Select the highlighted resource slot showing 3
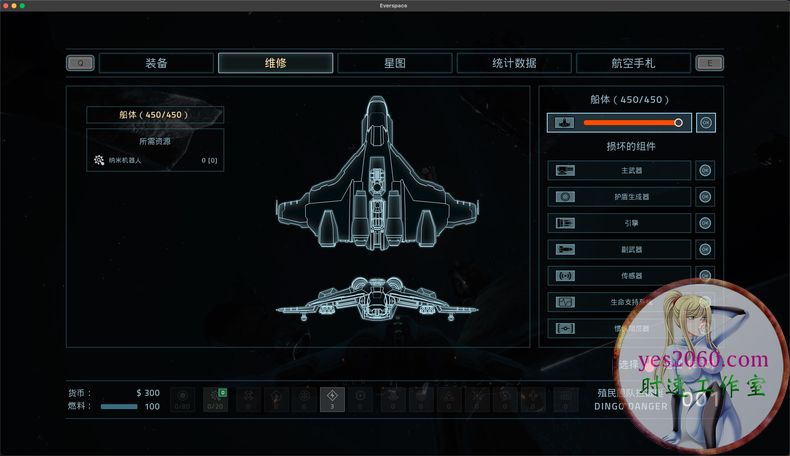Screen dimensions: 790x456 point(332,399)
